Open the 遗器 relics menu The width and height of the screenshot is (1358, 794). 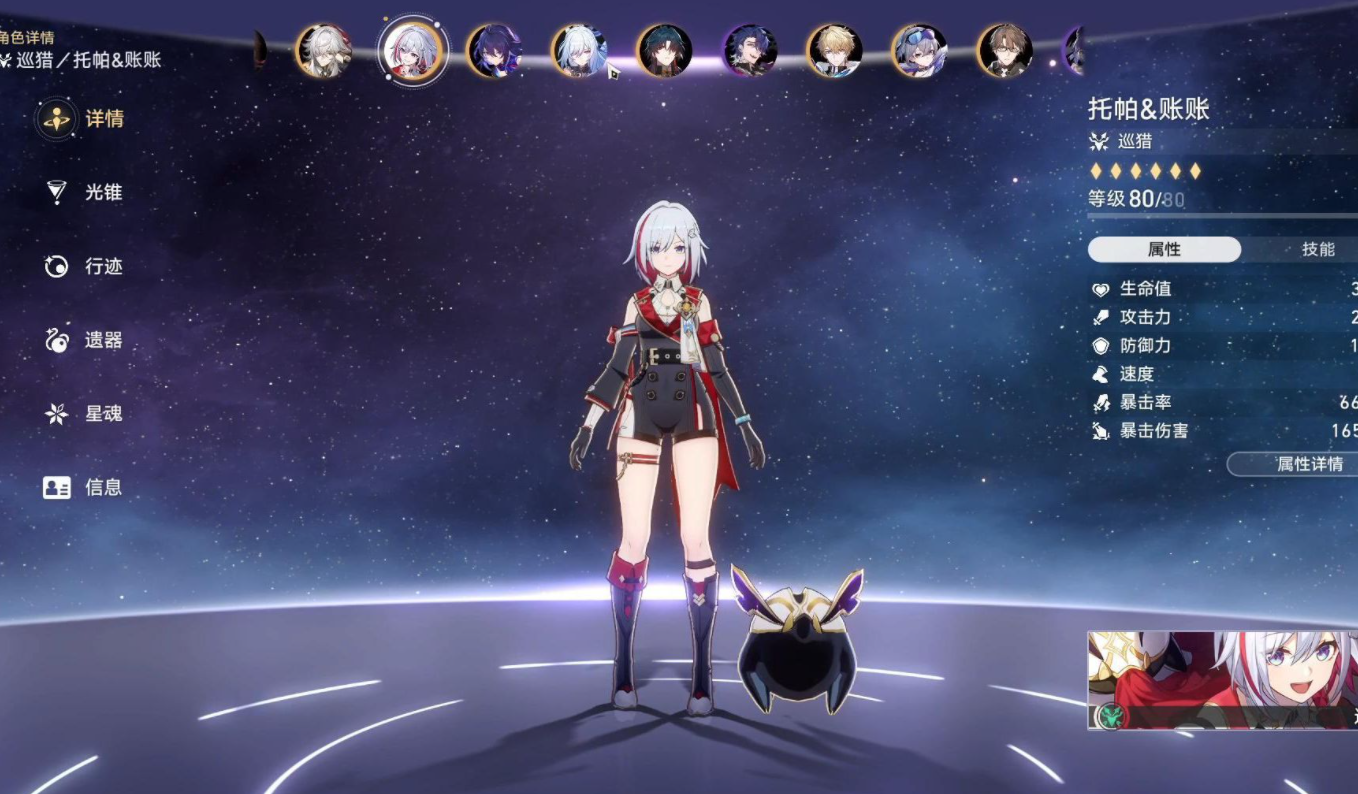(84, 341)
